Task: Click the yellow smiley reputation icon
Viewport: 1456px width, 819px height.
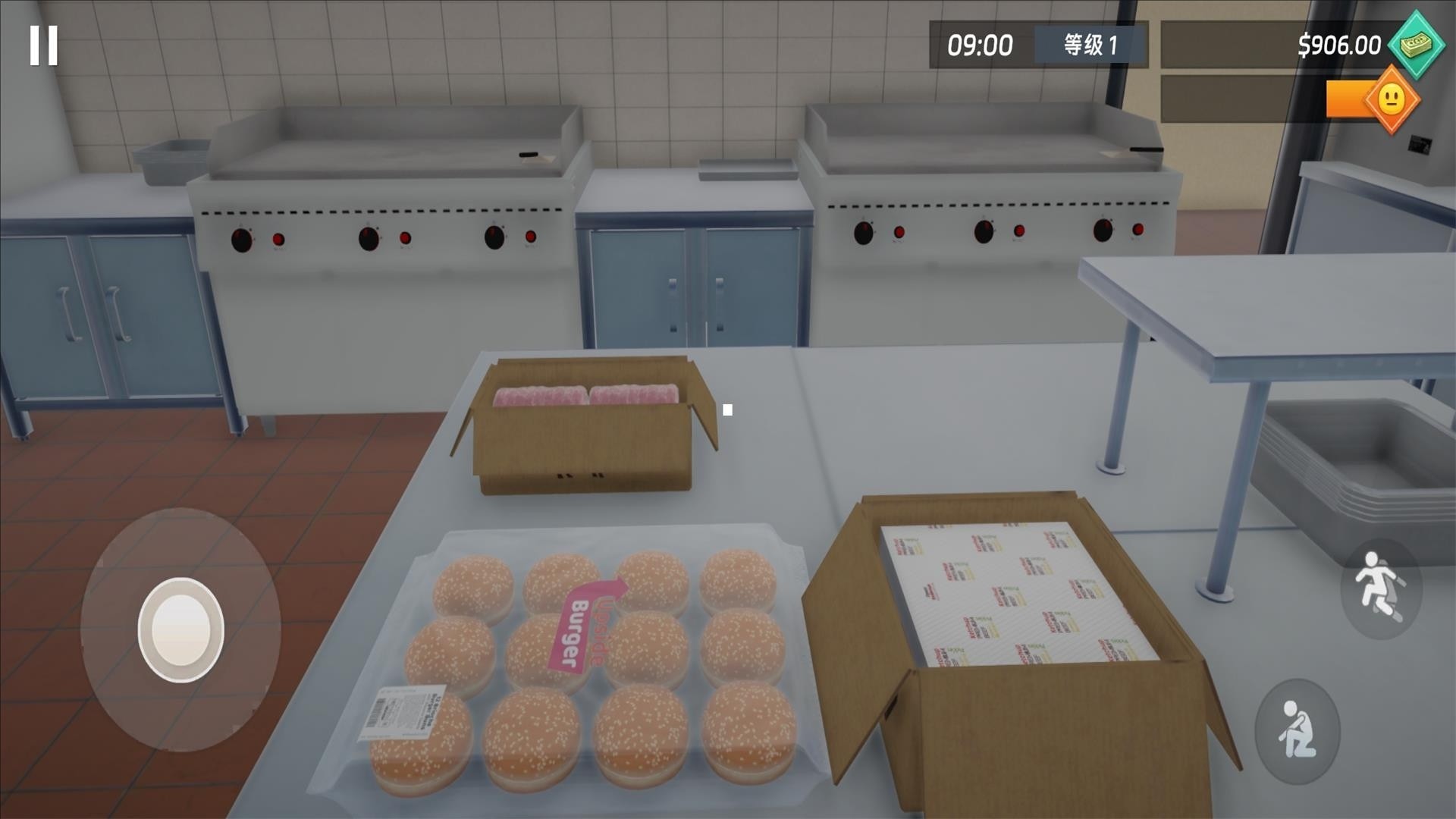Action: coord(1392,99)
